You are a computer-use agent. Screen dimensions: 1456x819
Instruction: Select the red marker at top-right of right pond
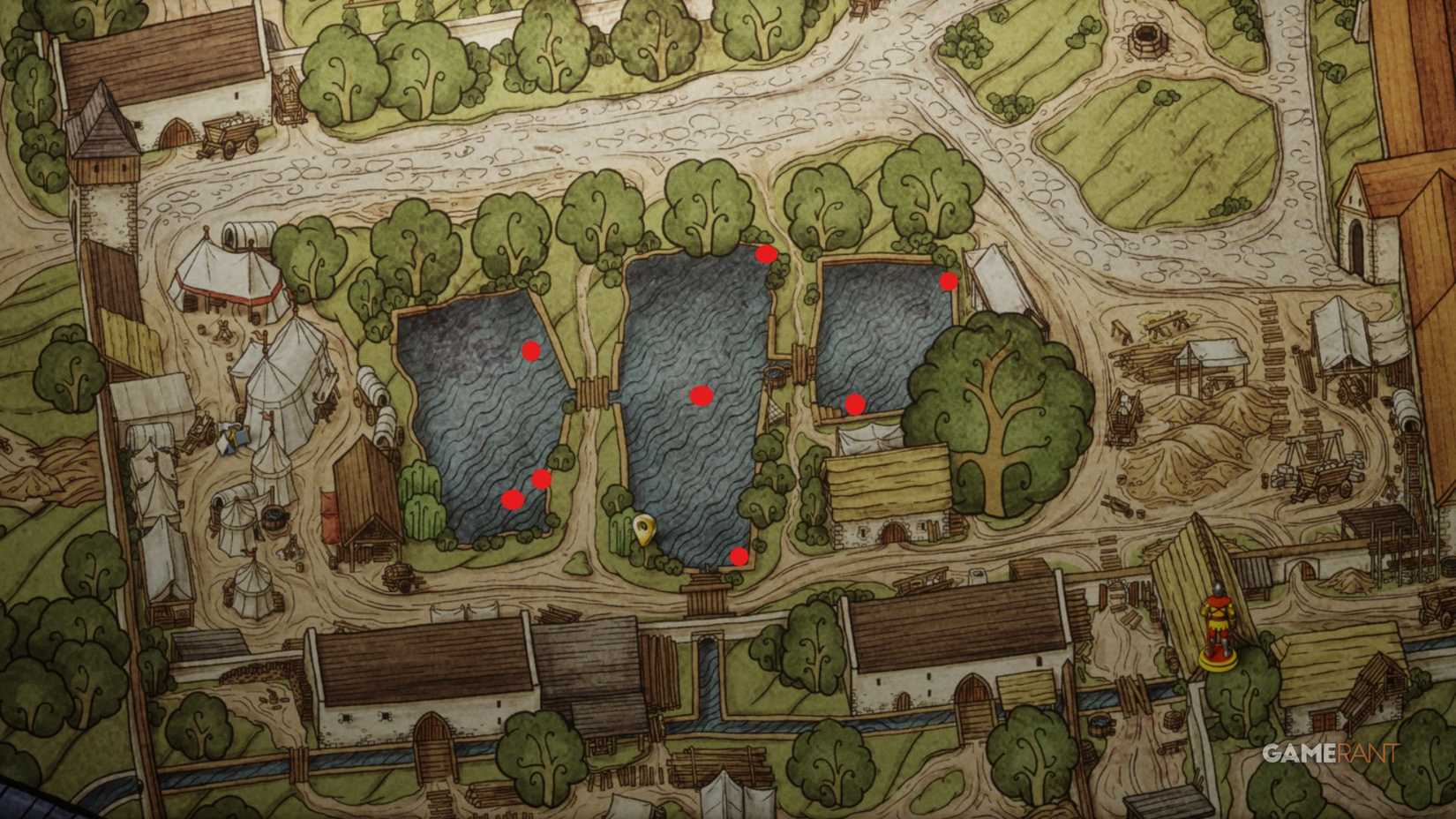947,282
